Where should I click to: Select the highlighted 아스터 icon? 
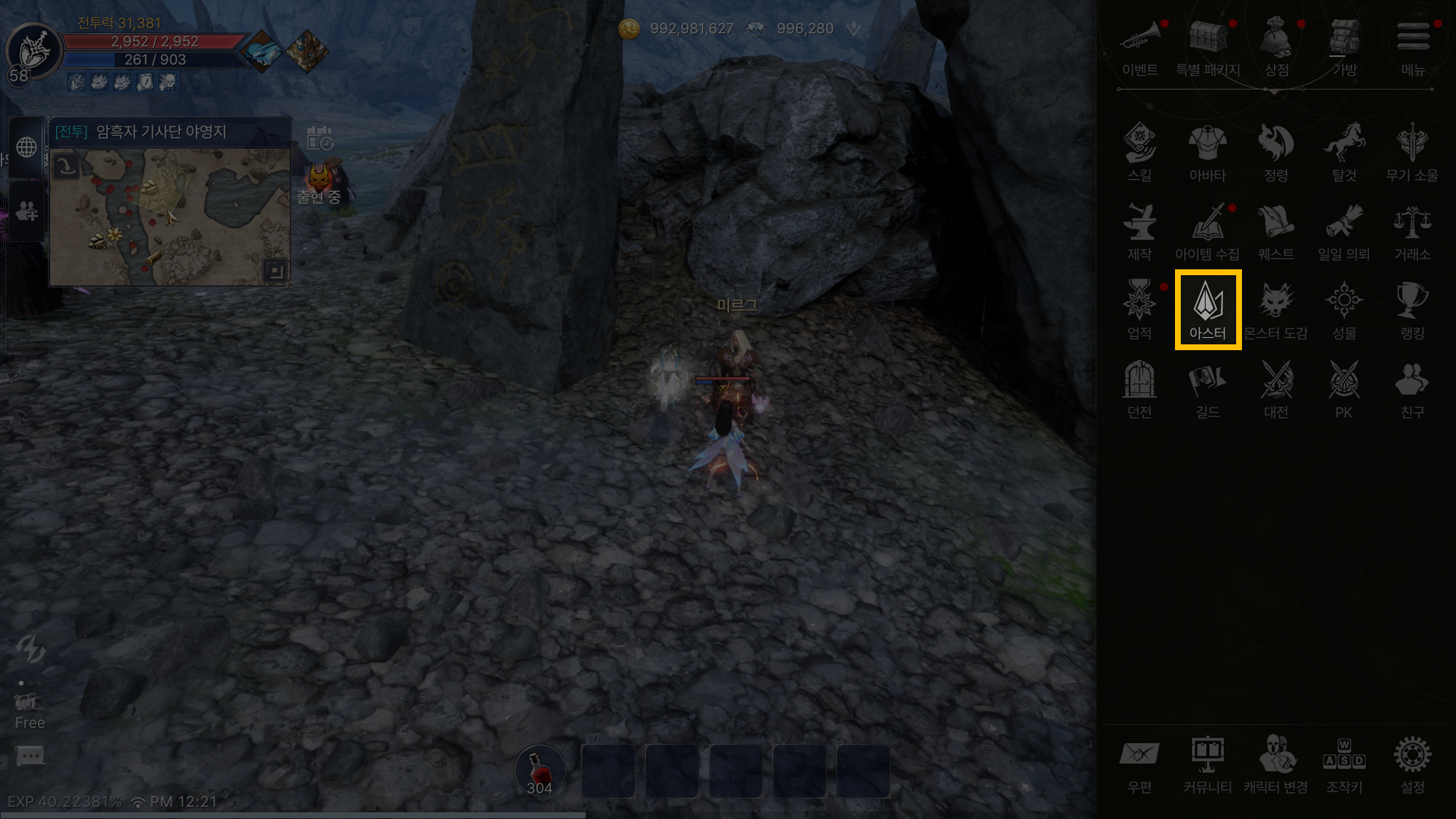[1208, 309]
